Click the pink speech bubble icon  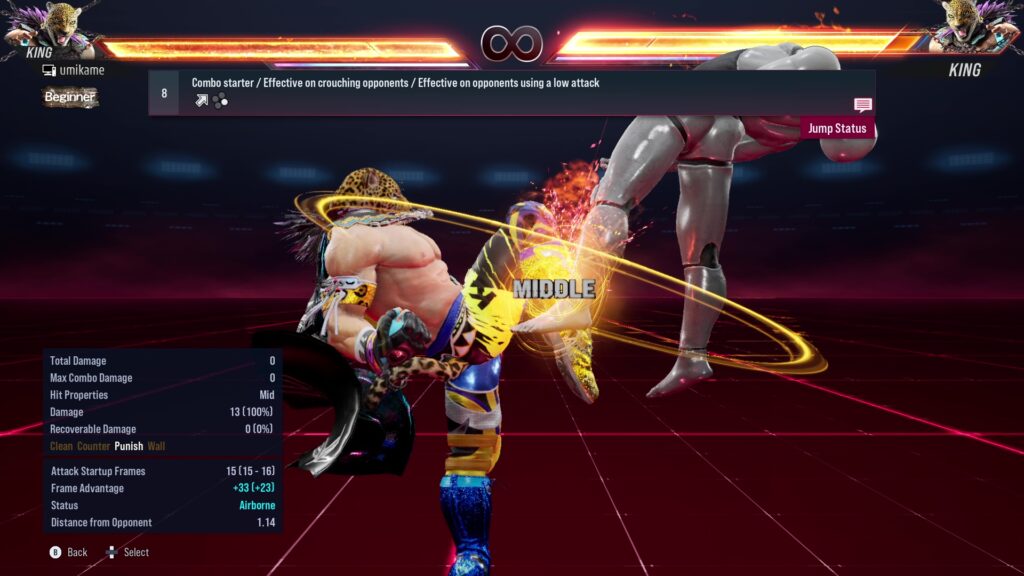click(x=862, y=105)
